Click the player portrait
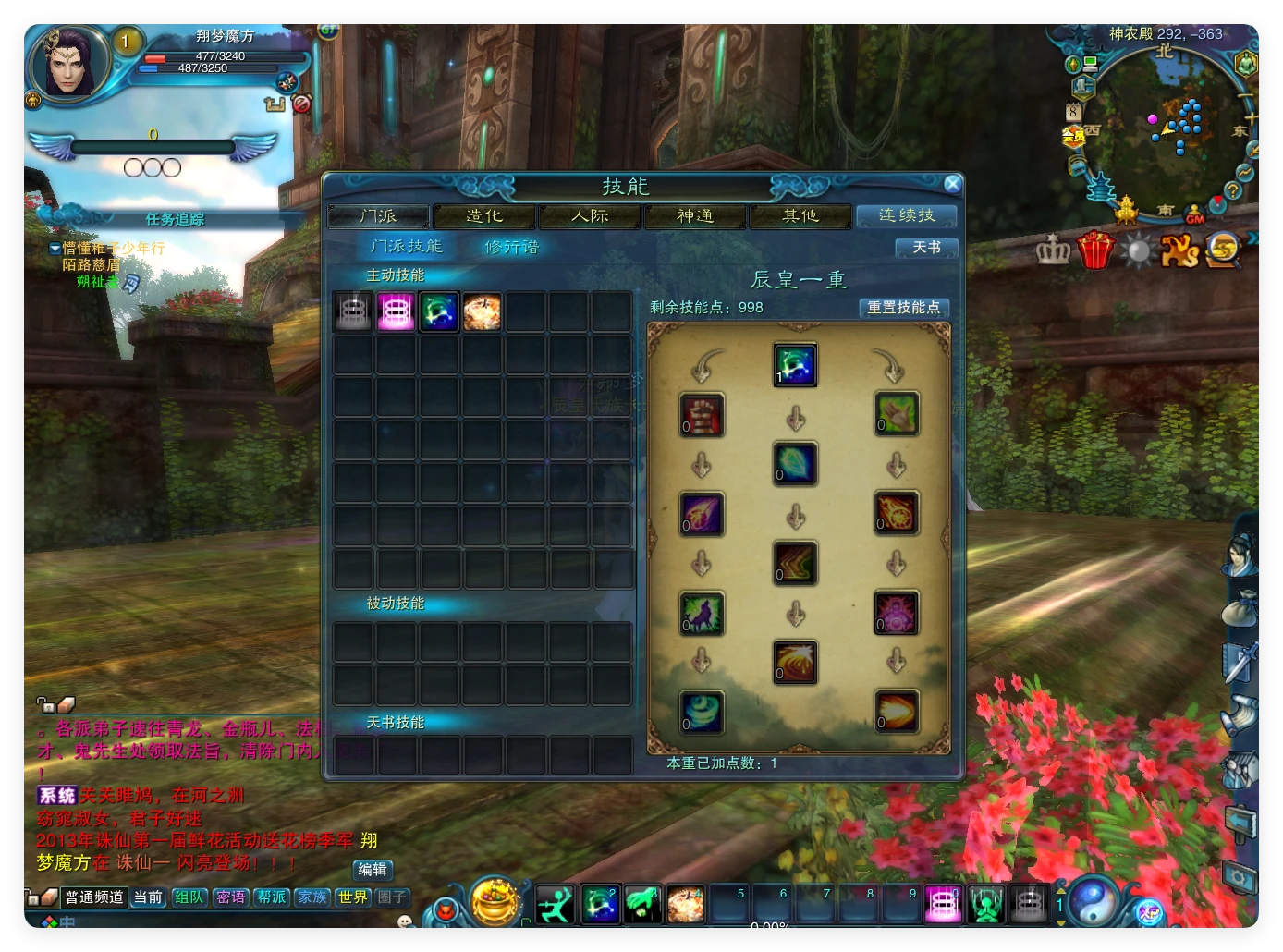 [x=67, y=64]
